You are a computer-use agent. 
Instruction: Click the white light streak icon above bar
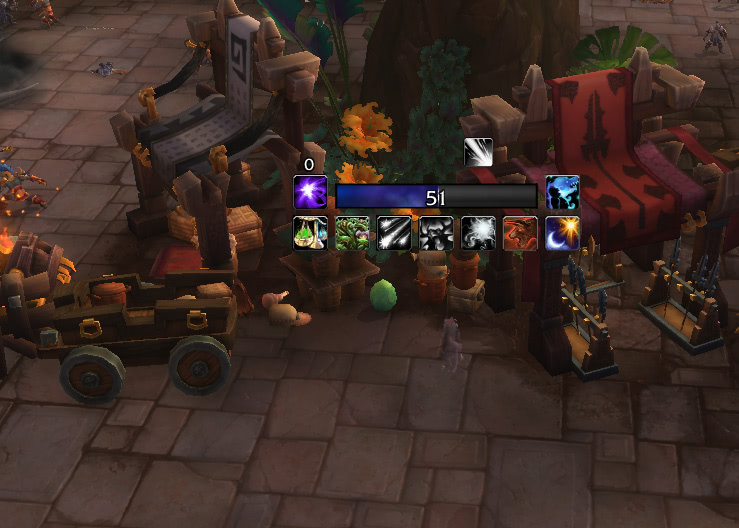(478, 152)
